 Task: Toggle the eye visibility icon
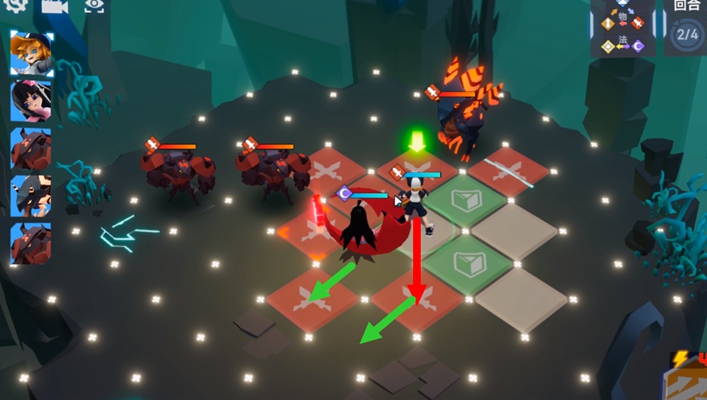pyautogui.click(x=95, y=6)
